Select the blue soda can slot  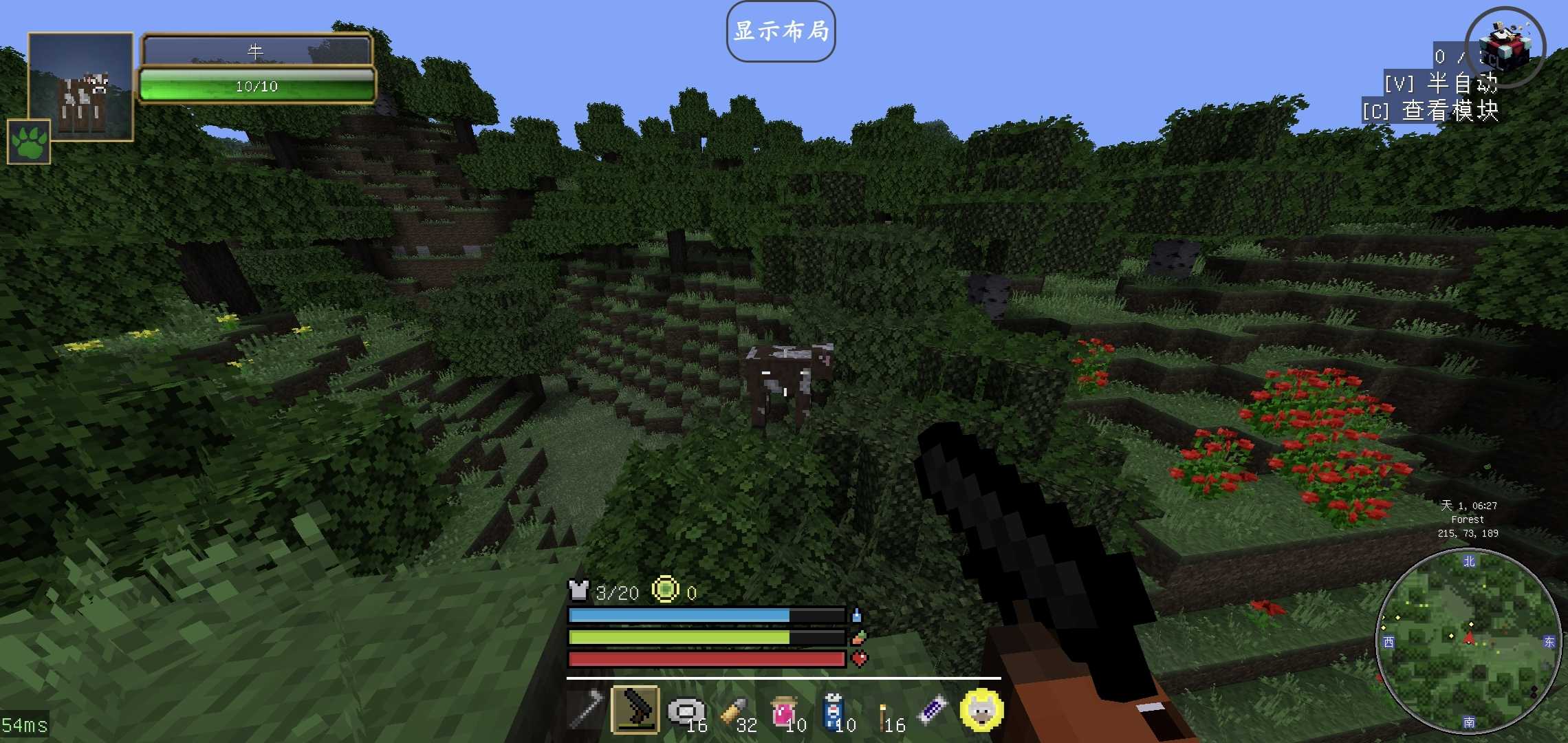[x=834, y=711]
